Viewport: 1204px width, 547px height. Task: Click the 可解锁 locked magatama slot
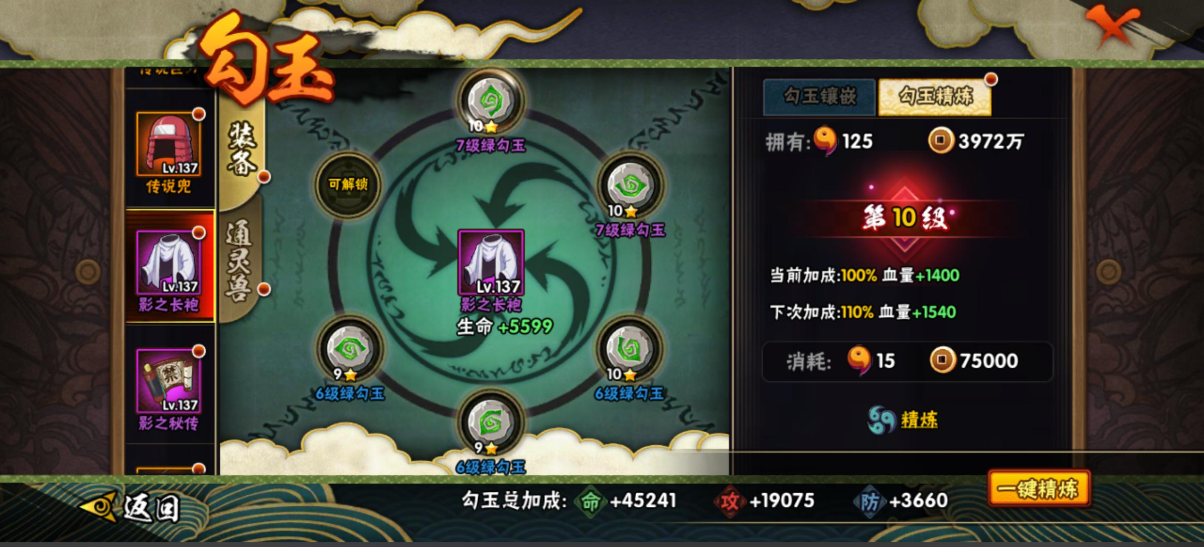click(x=348, y=185)
